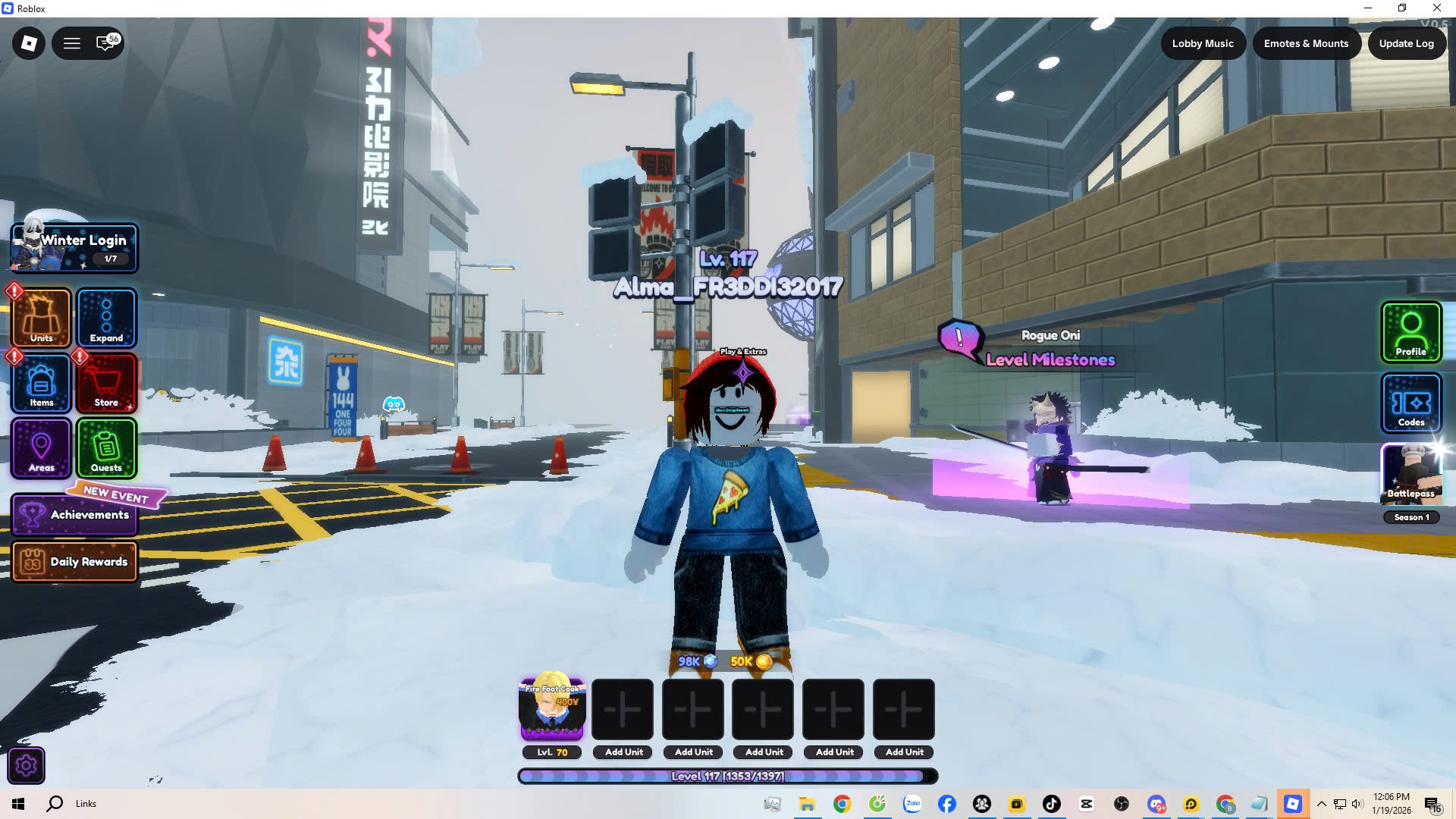Screen dimensions: 1456x819
Task: Open the Items backpack
Action: tap(42, 384)
